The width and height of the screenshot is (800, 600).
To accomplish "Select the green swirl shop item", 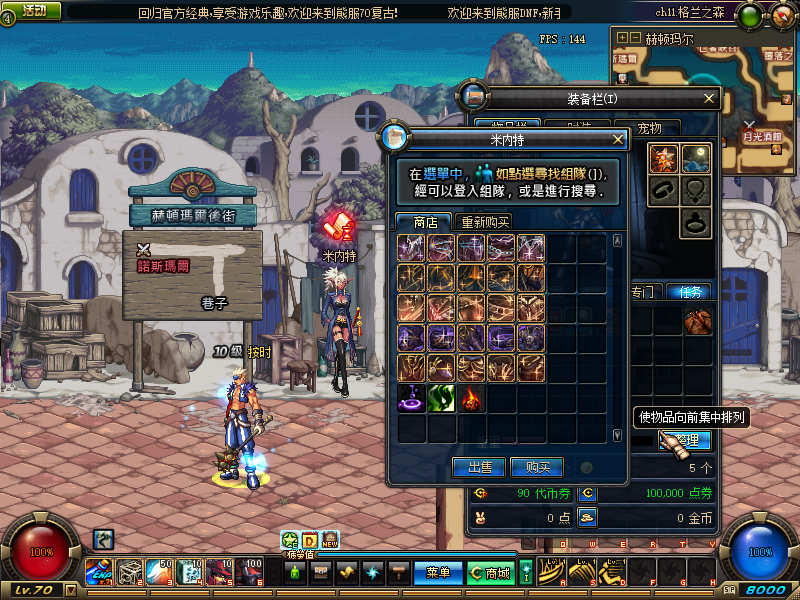I will (442, 398).
